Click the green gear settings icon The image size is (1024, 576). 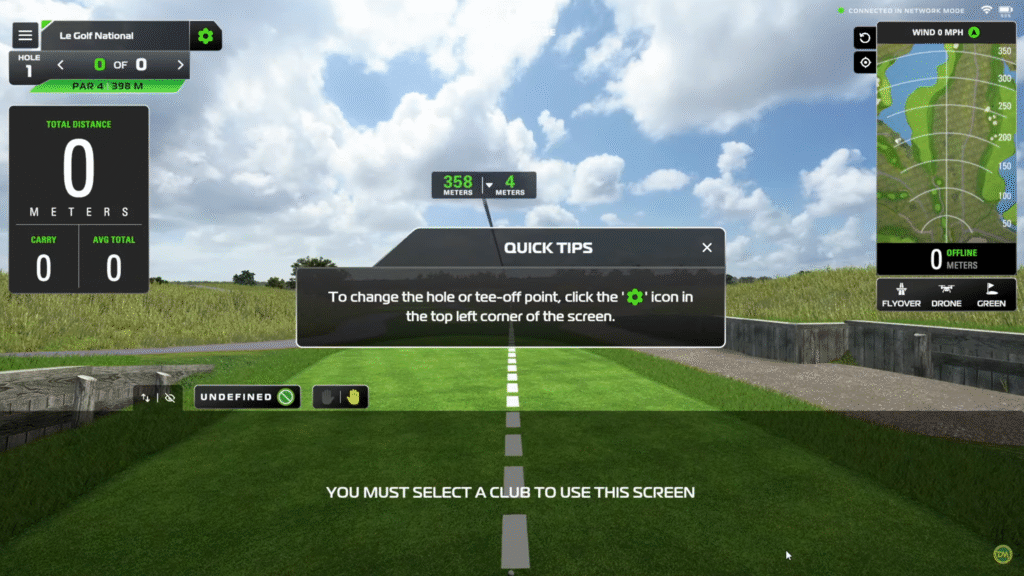[x=205, y=36]
